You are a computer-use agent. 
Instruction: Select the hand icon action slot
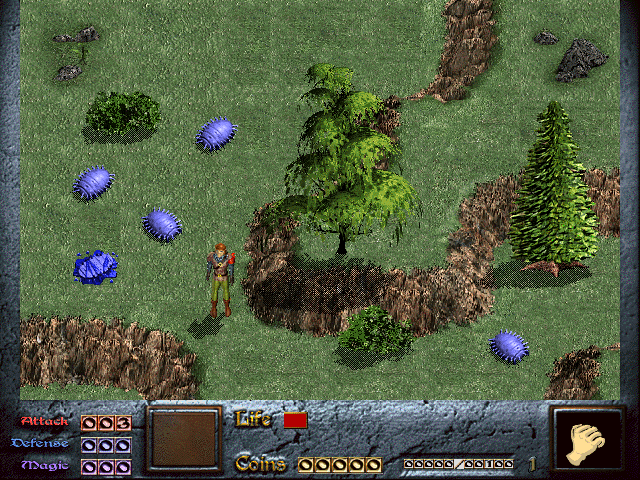[x=586, y=442]
